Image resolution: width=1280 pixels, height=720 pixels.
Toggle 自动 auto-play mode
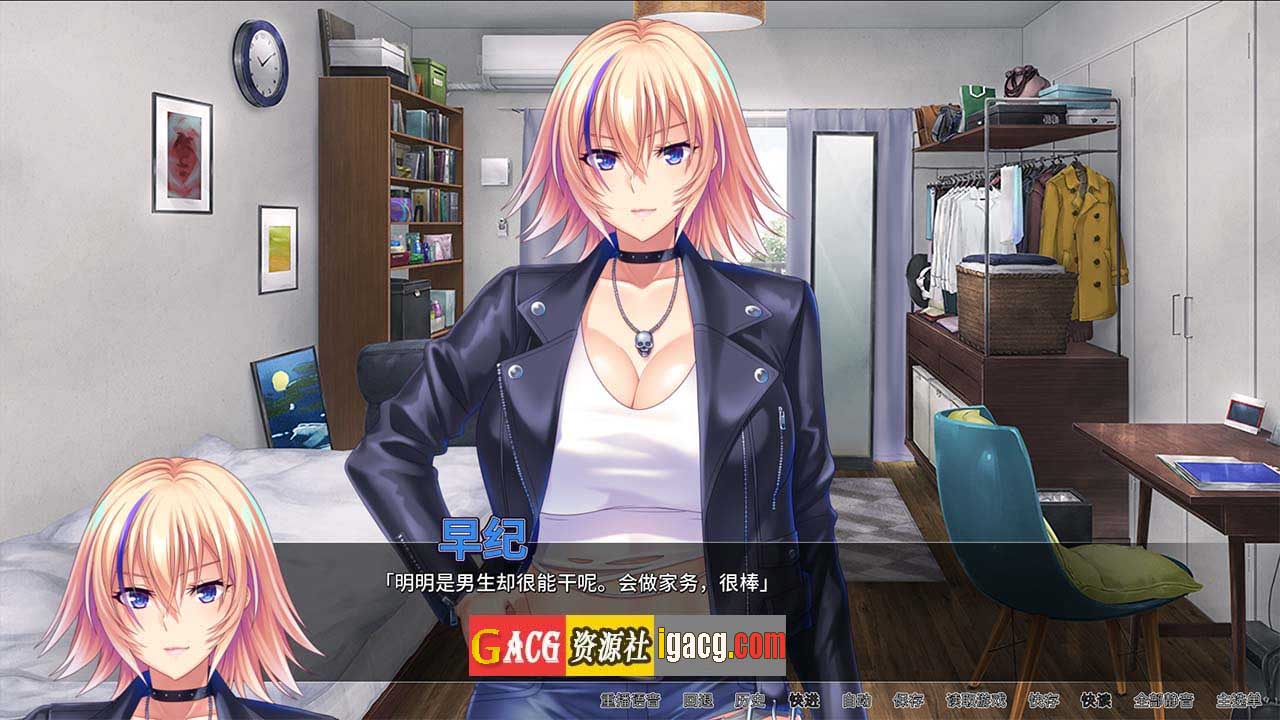856,700
